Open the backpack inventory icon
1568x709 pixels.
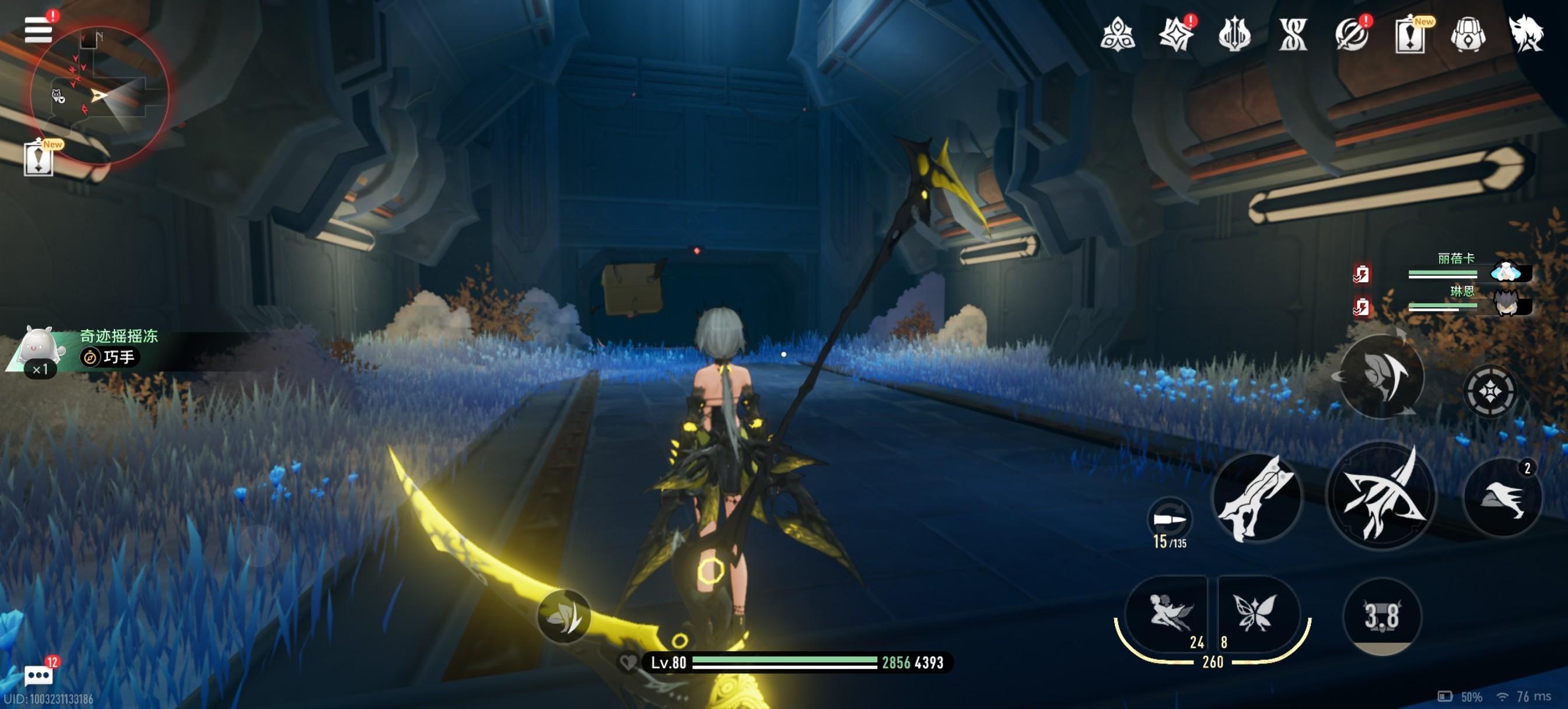click(x=1468, y=34)
